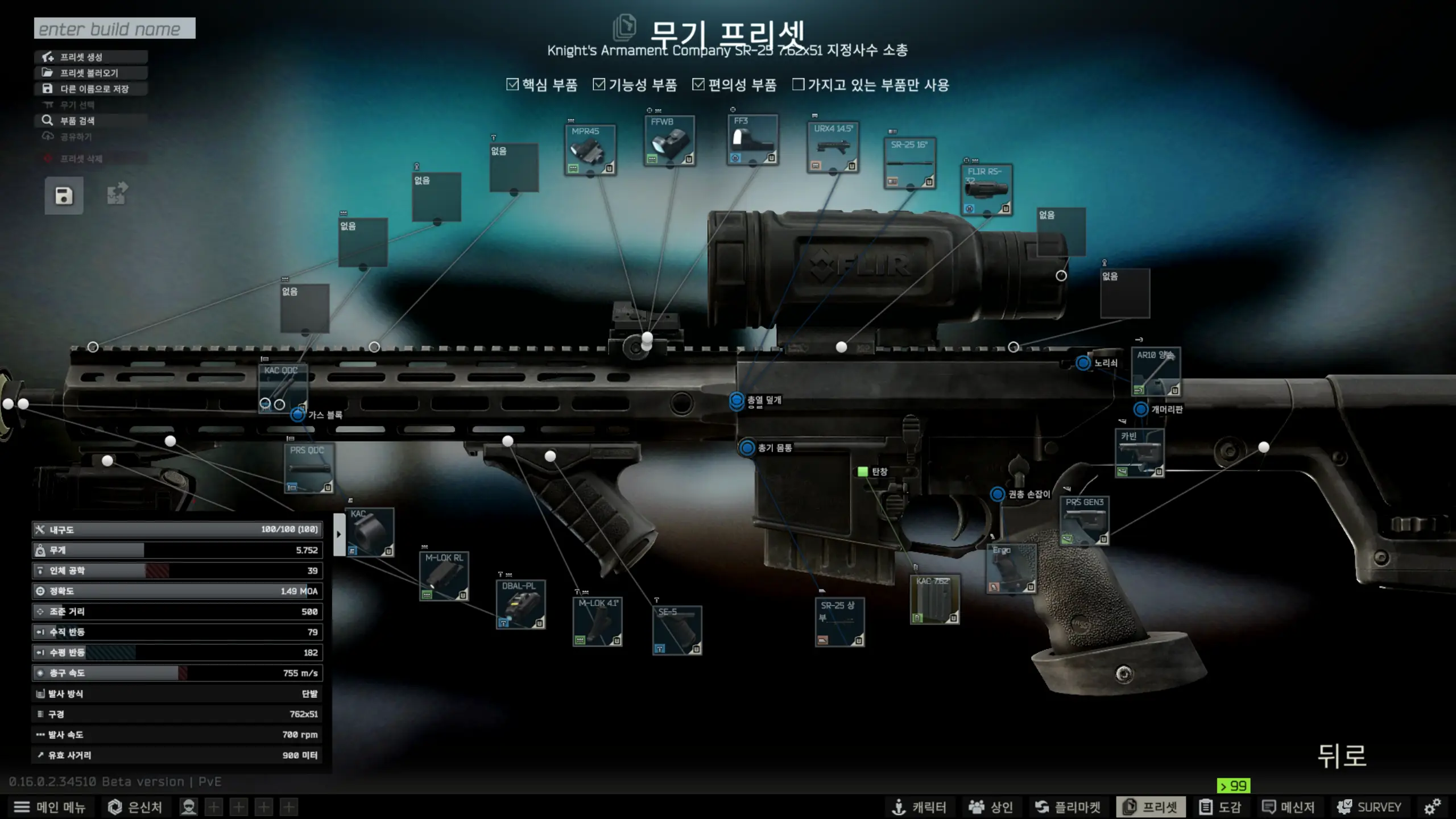Select the FLIR RS-32 scope slot

986,189
